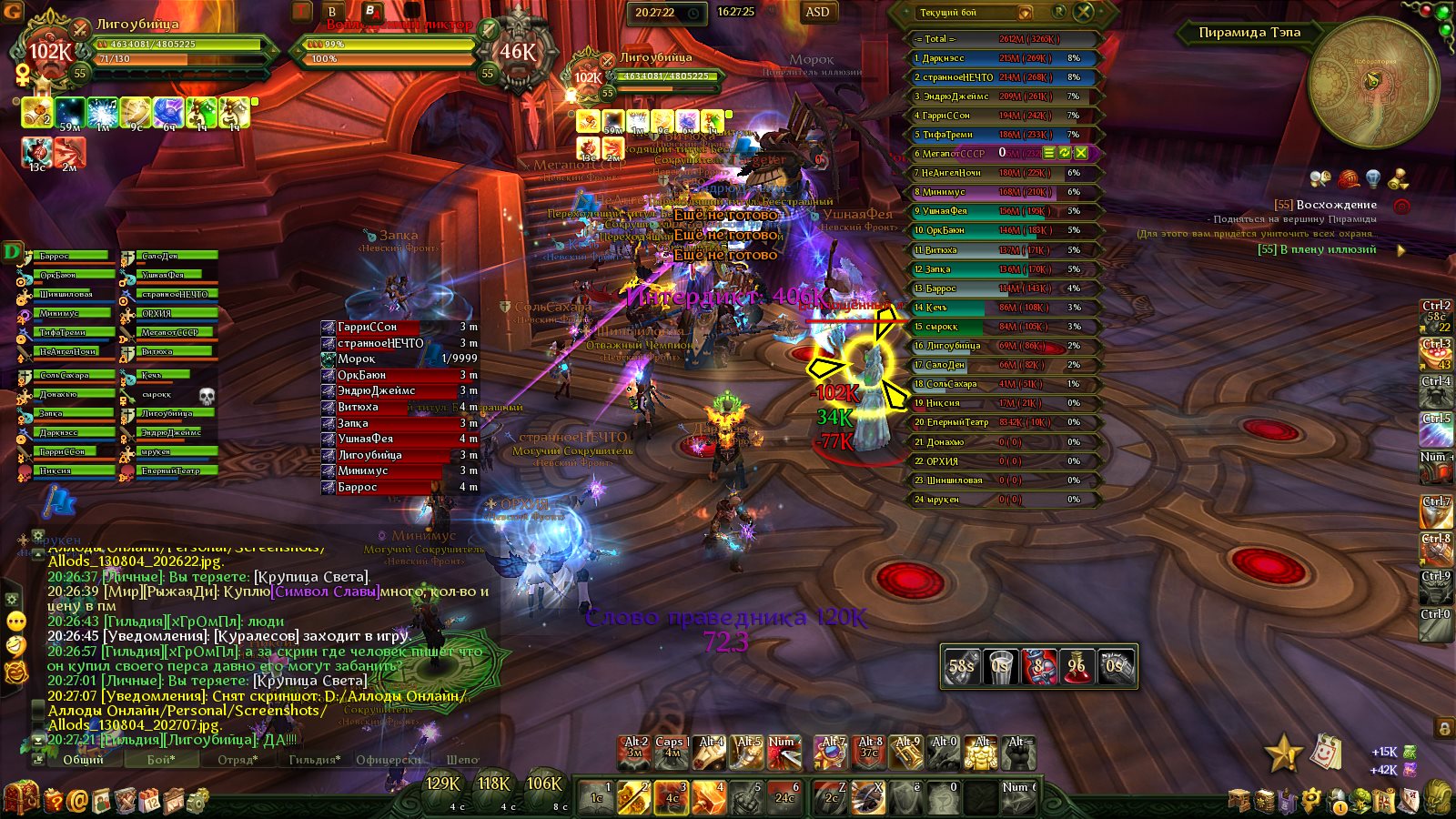Open the Текущий бой fight dropdown

pos(1025,13)
